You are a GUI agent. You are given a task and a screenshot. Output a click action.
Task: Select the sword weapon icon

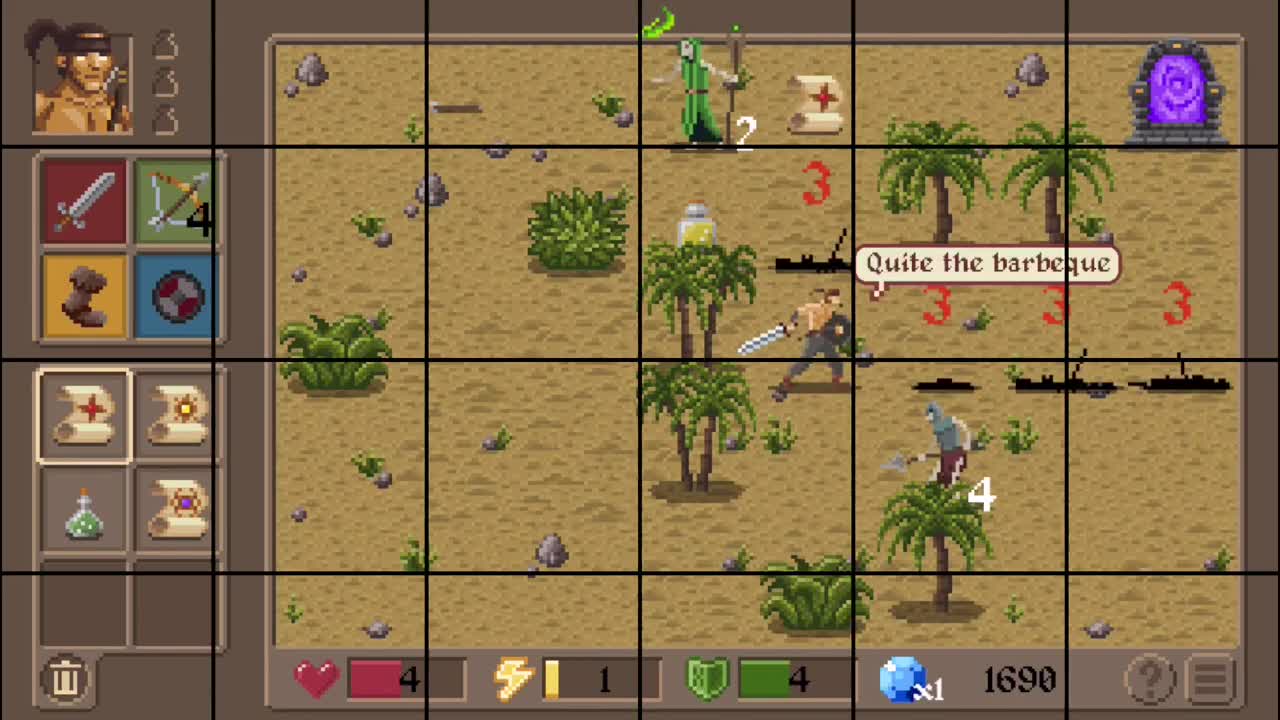84,200
